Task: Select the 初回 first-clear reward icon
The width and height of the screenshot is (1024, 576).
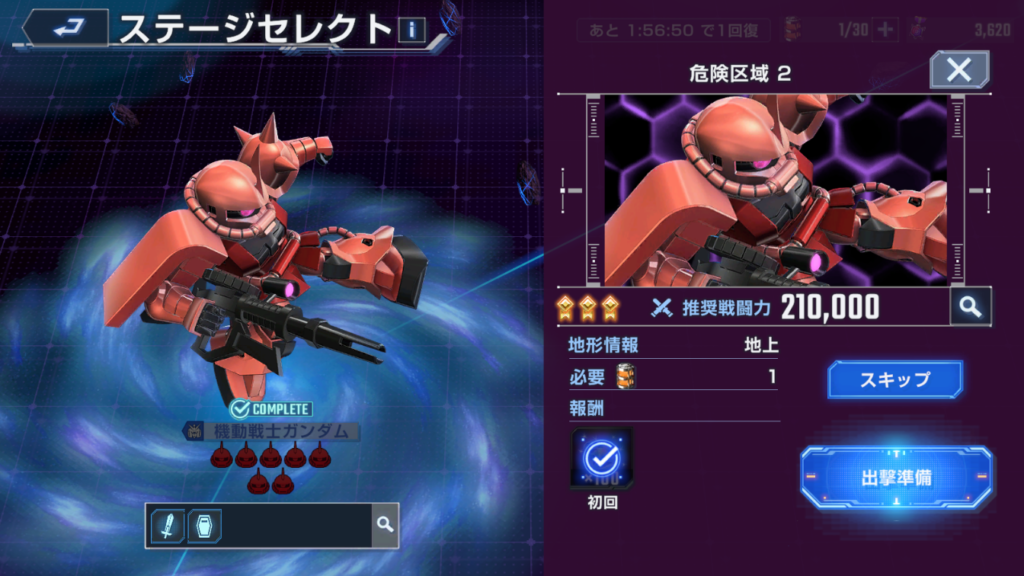Action: pyautogui.click(x=602, y=459)
